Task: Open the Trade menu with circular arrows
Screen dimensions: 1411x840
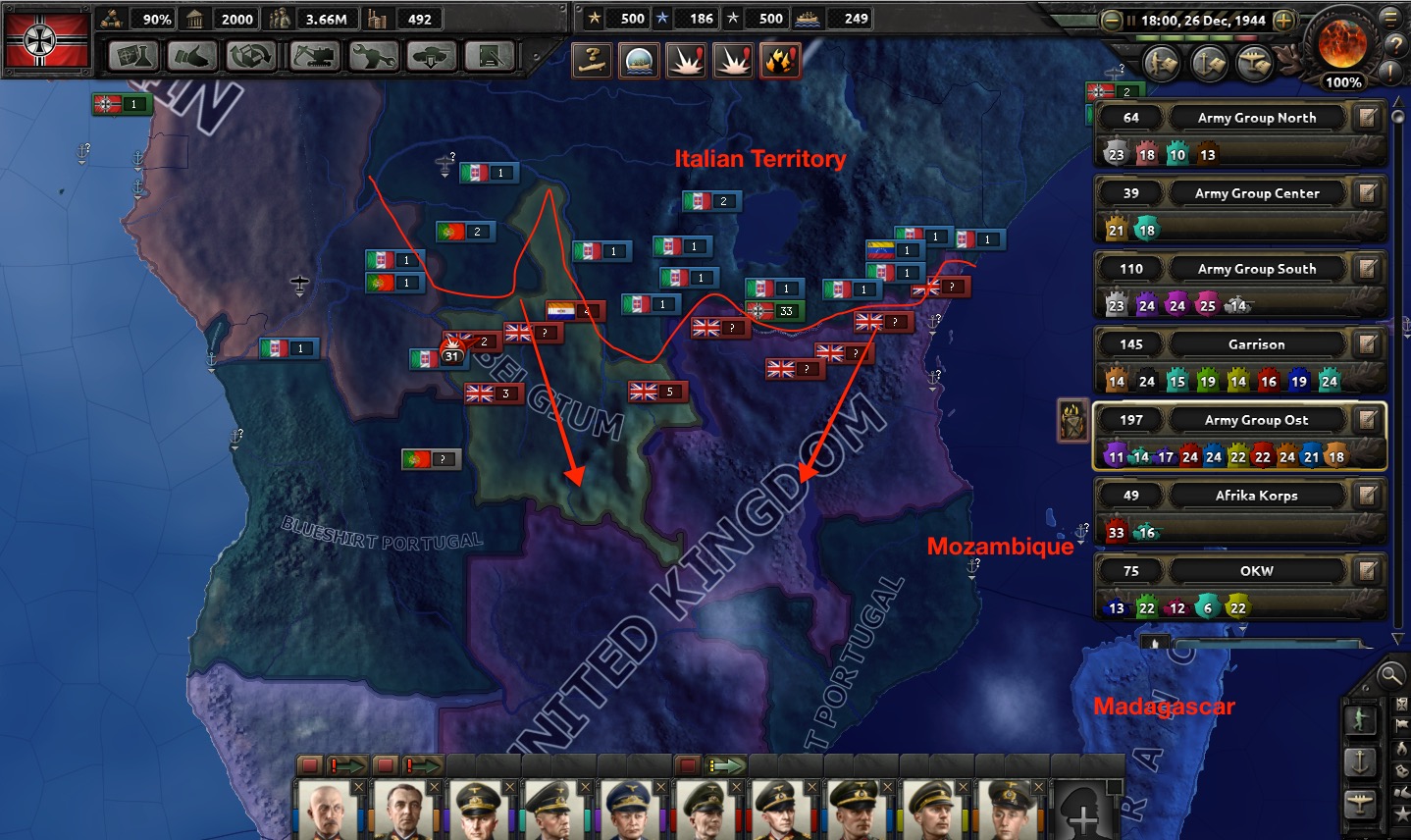Action: pos(252,57)
